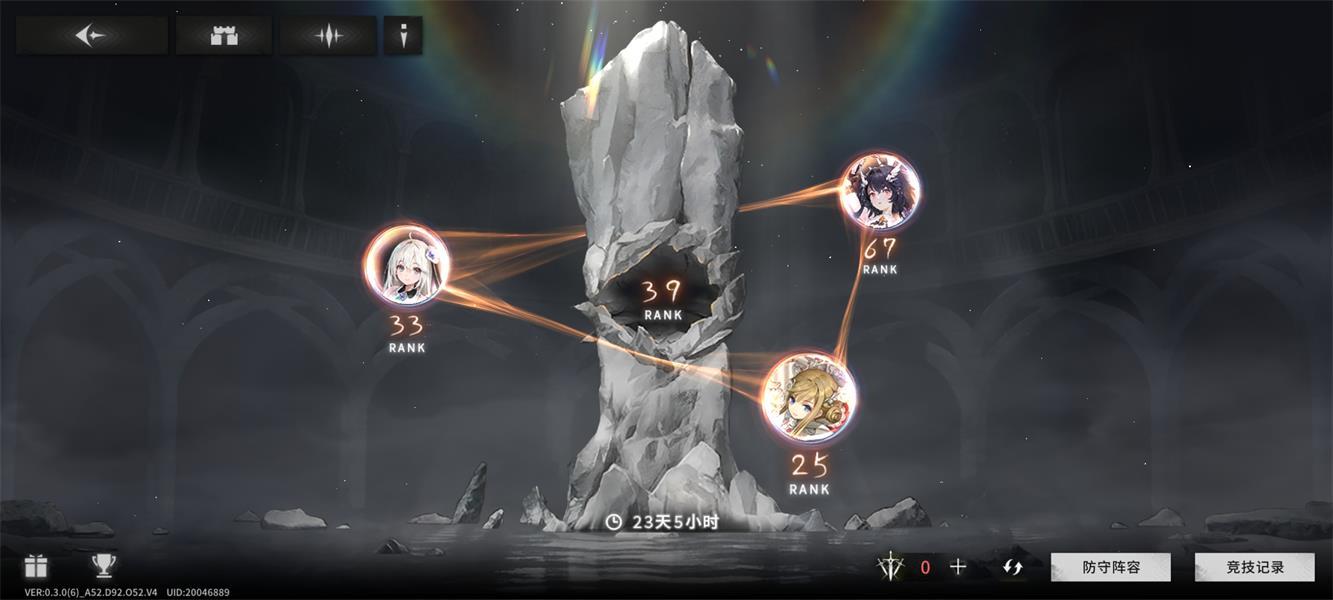Open the info button

click(403, 35)
